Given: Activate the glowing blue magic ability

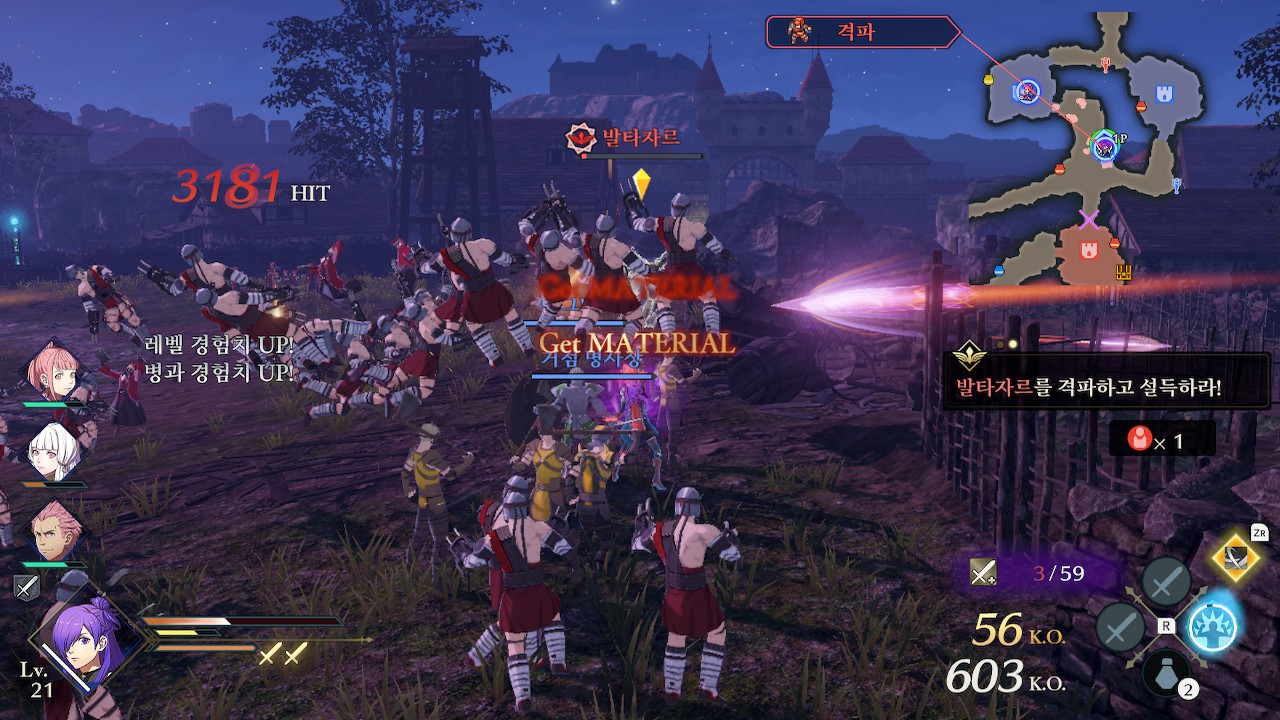Looking at the screenshot, I should [1212, 627].
